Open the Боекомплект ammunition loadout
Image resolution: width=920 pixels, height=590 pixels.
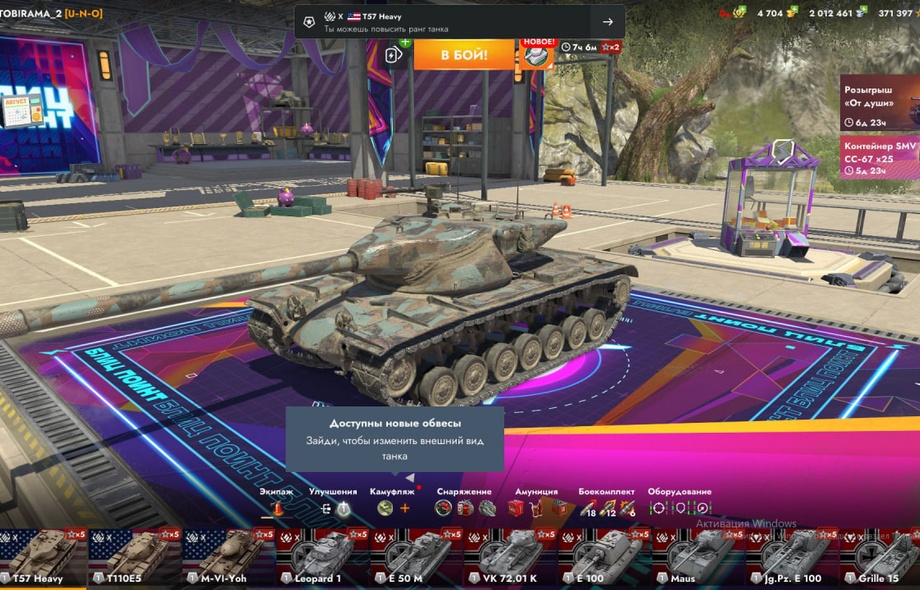(606, 508)
